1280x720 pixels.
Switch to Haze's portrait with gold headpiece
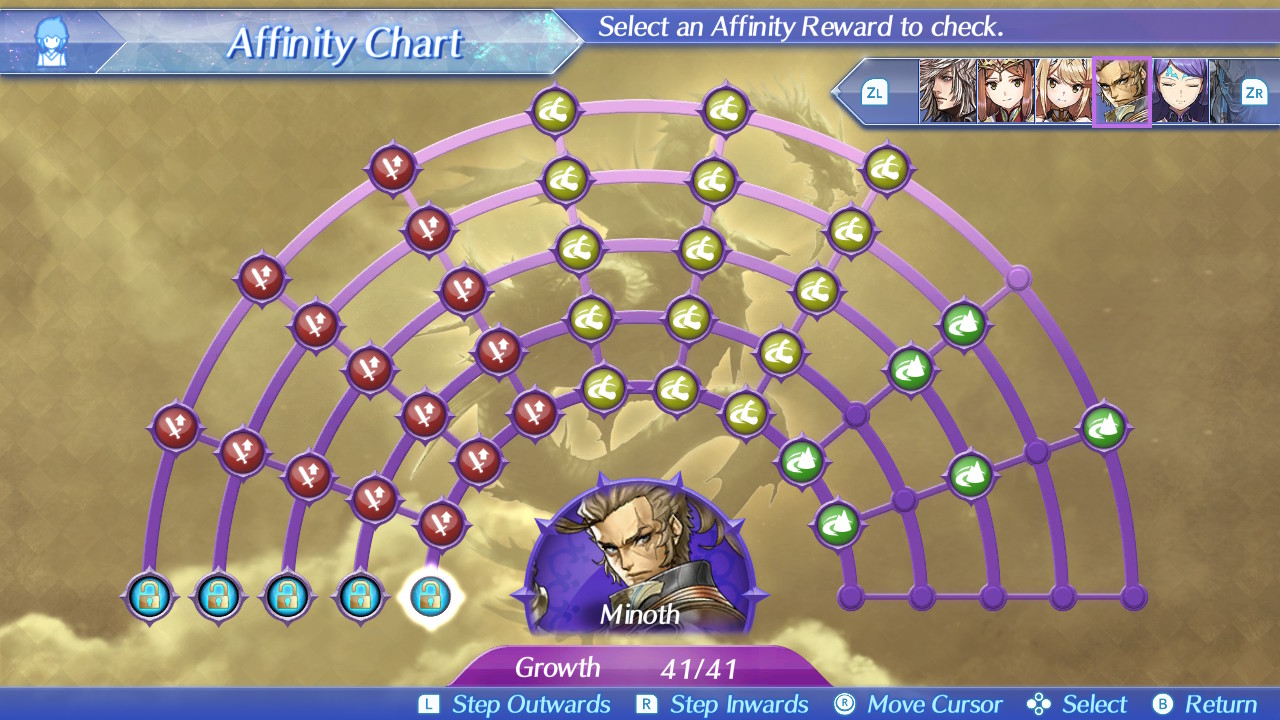1005,91
